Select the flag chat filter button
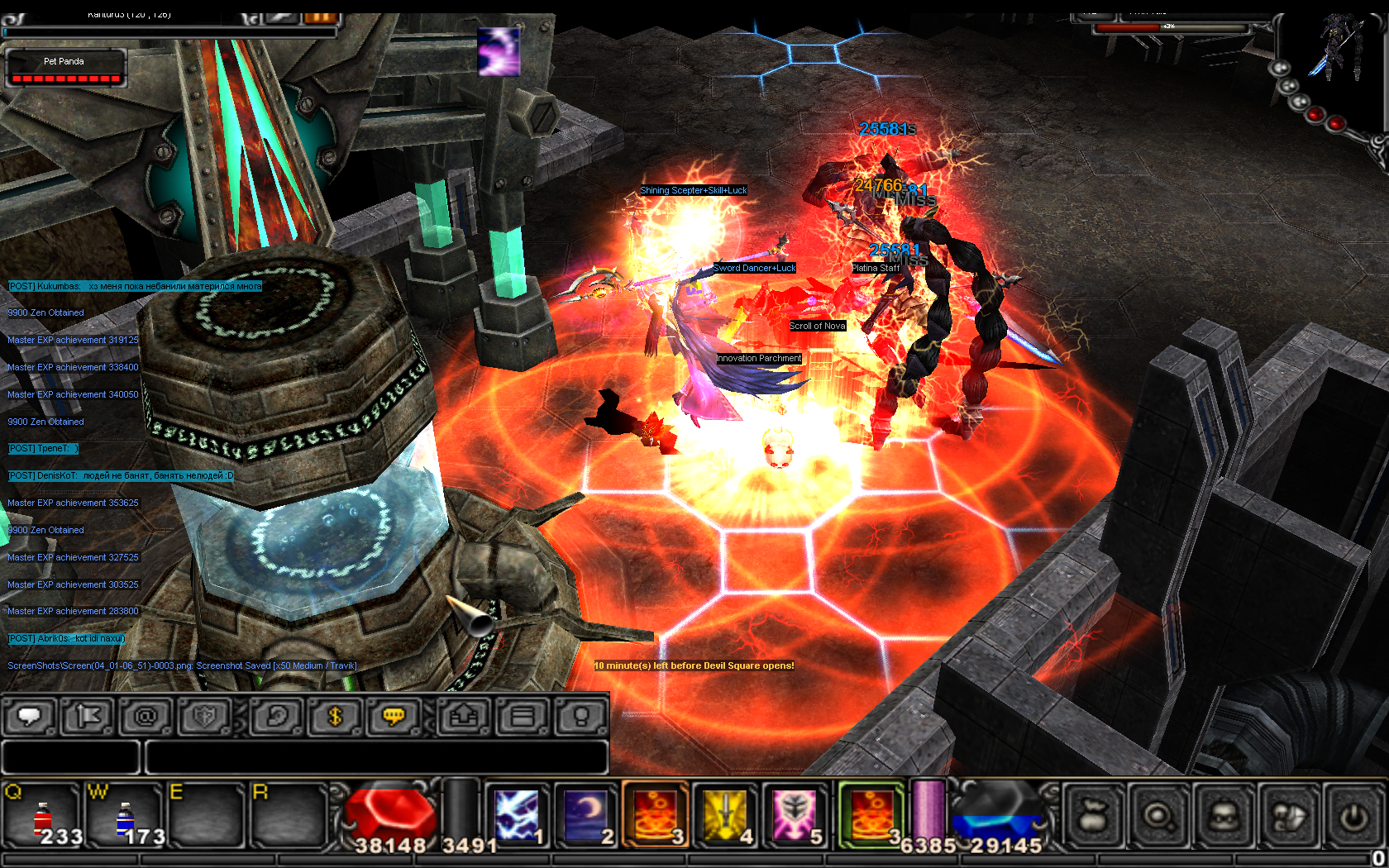1389x868 pixels. point(88,716)
